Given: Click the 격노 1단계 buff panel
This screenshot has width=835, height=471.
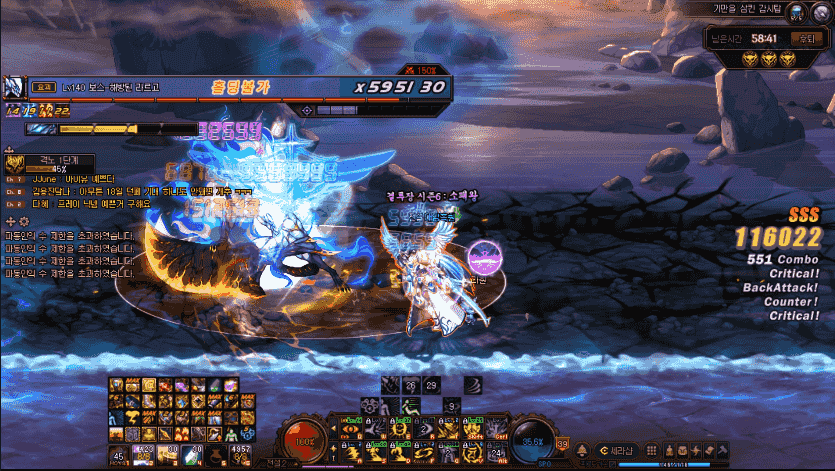Looking at the screenshot, I should click(50, 164).
